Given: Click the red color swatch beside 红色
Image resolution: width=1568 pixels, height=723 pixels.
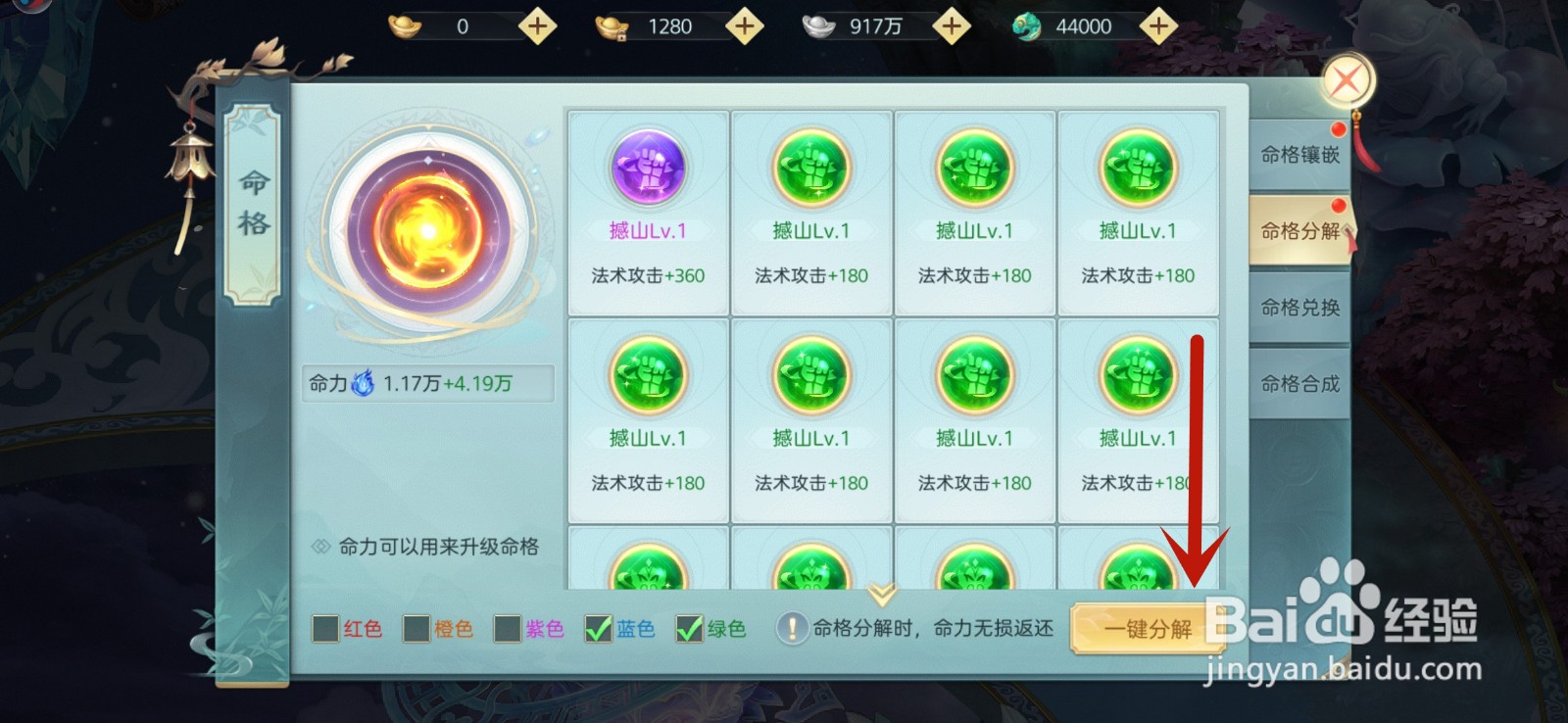Looking at the screenshot, I should (323, 629).
